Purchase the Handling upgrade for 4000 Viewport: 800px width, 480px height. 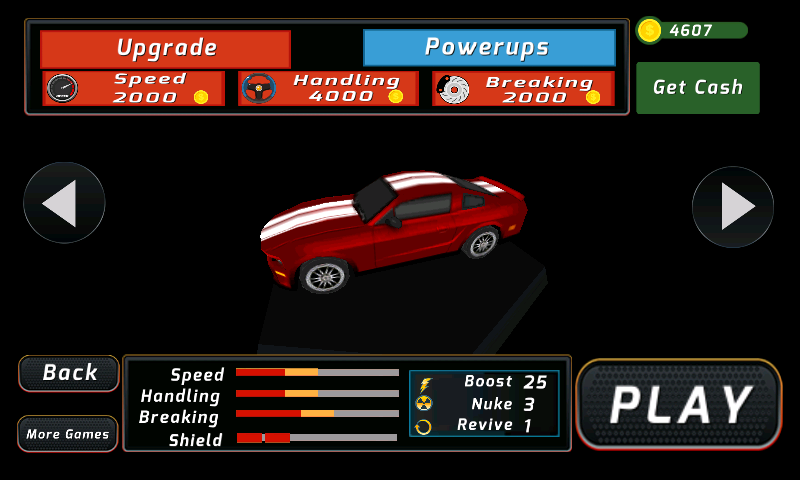coord(328,88)
